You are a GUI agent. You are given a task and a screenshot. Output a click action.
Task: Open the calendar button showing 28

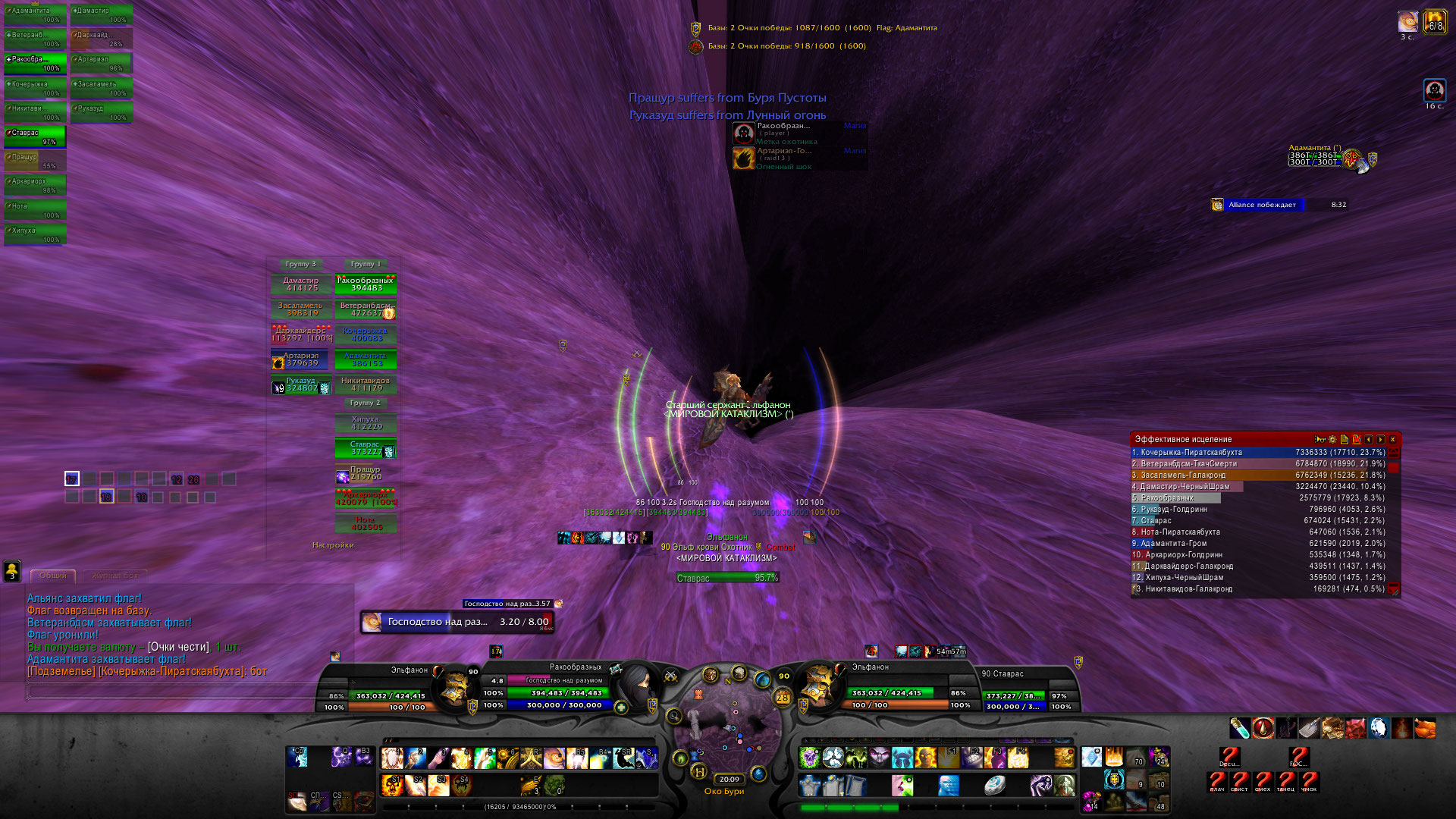point(782,698)
